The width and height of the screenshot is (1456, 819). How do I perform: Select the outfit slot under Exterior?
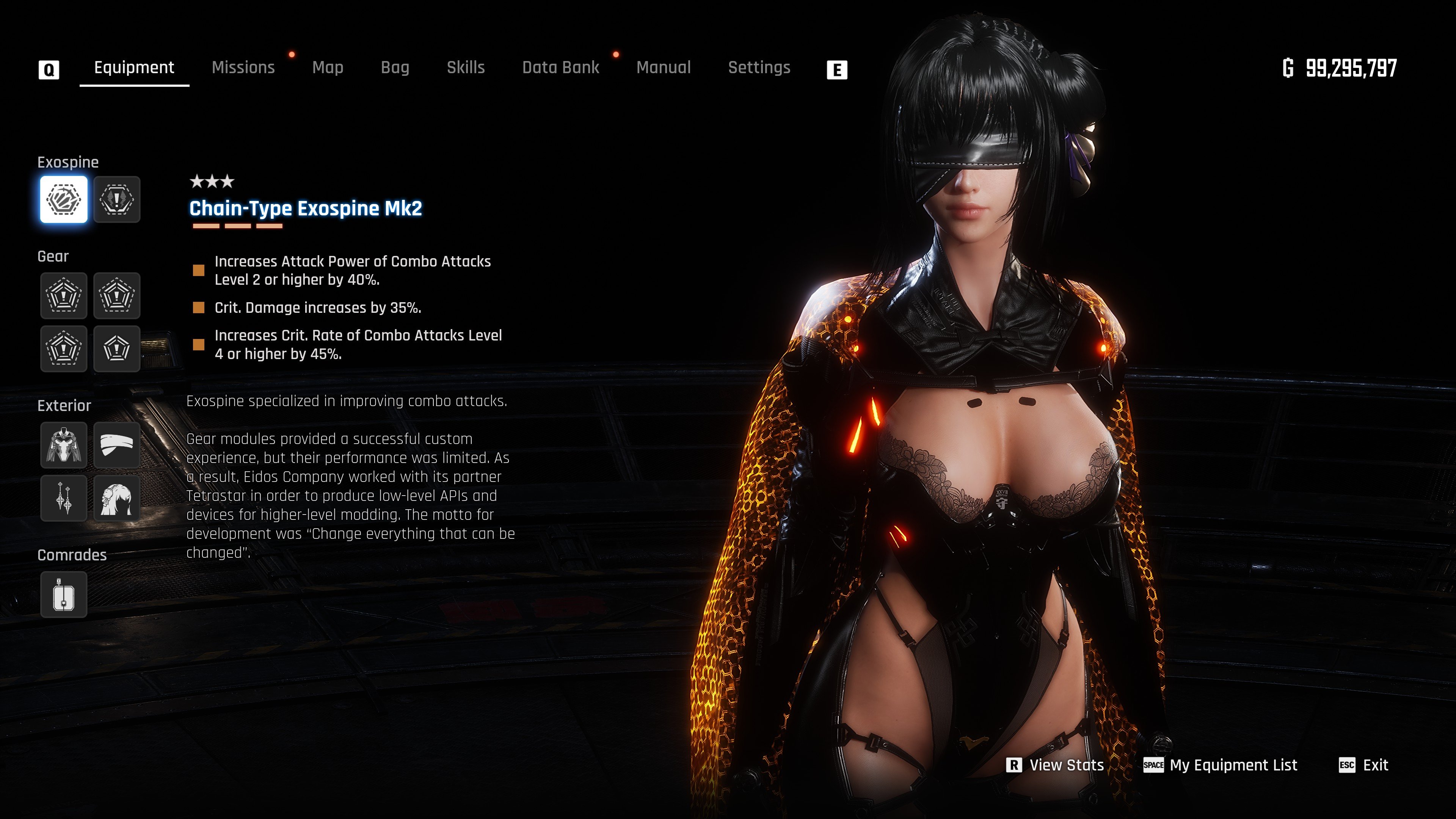coord(64,445)
